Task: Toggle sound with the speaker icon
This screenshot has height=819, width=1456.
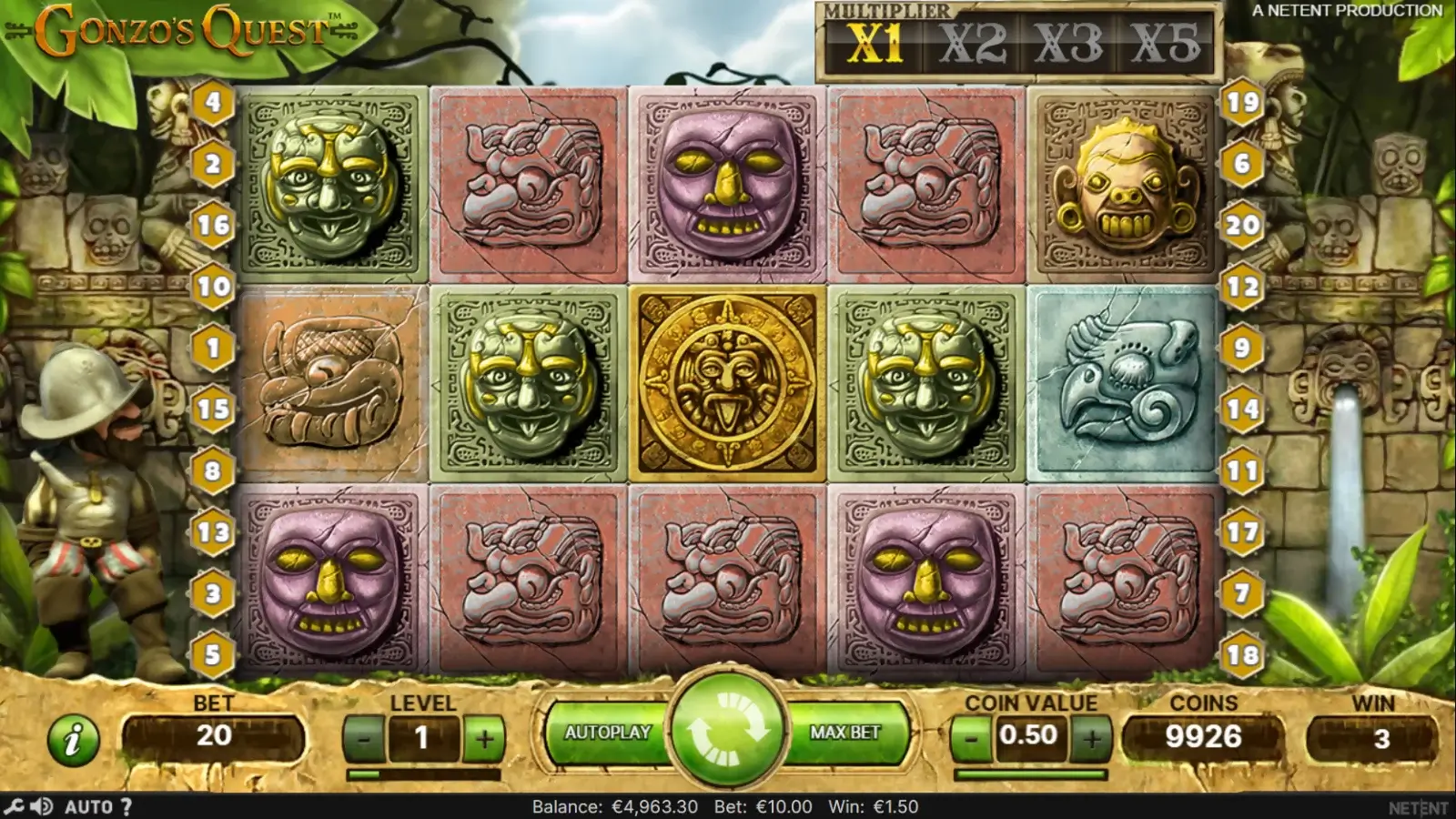Action: click(x=41, y=806)
